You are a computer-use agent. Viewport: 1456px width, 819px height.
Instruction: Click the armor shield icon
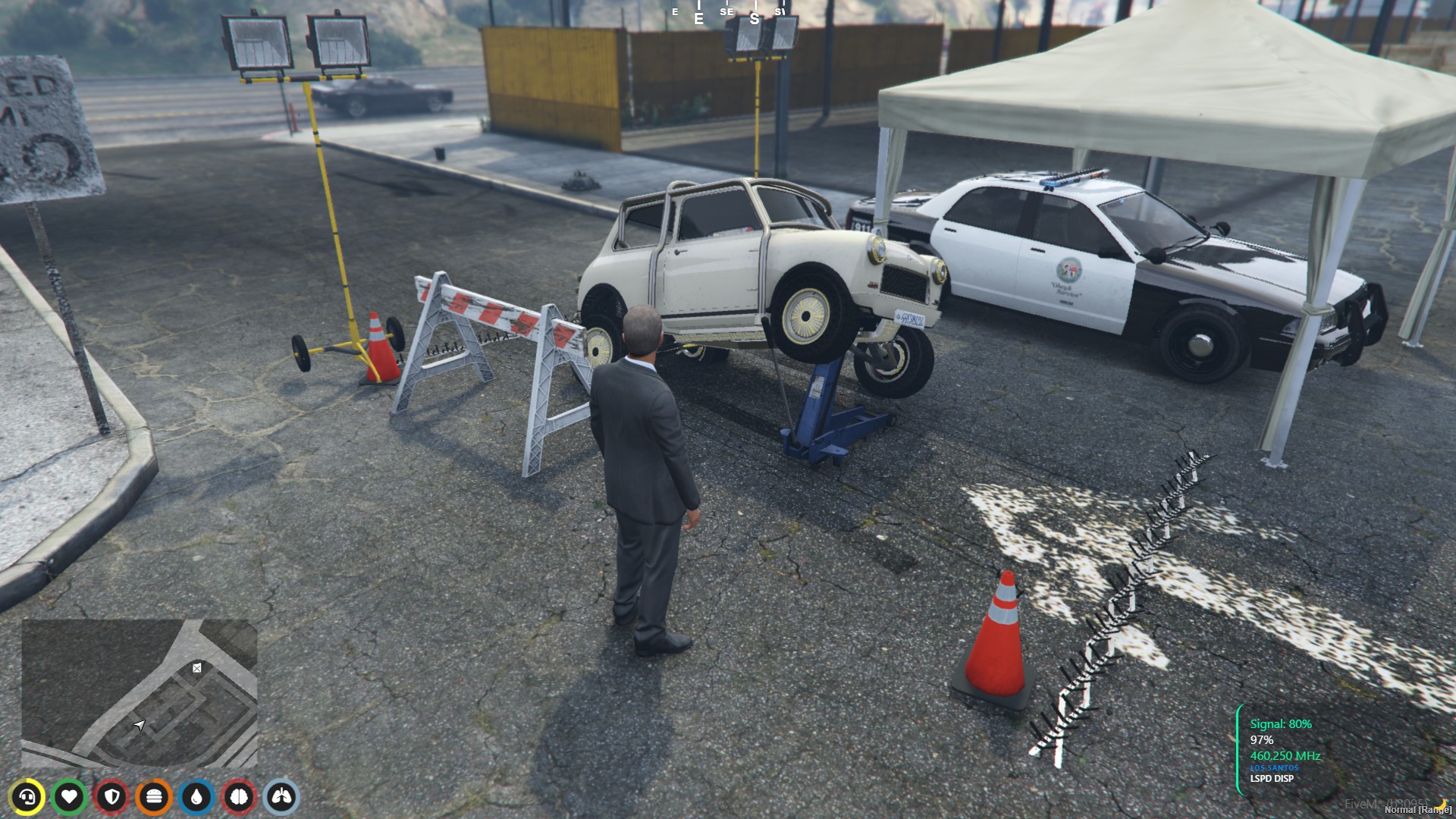click(x=110, y=796)
